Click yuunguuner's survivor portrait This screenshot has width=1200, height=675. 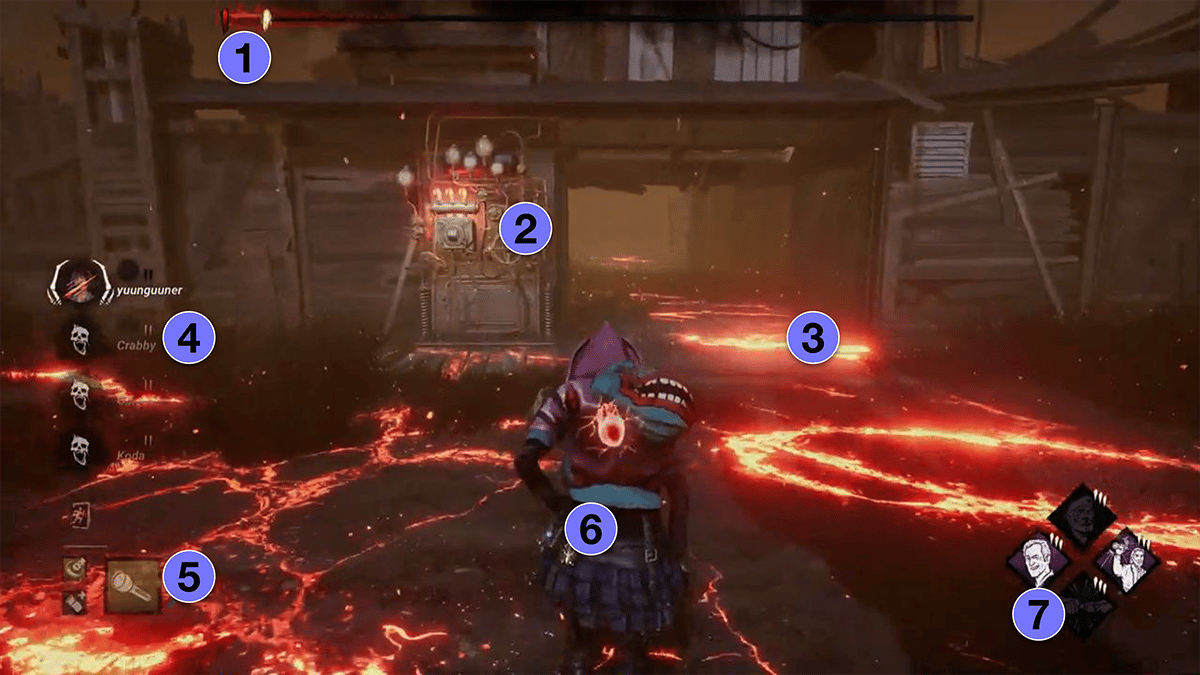click(77, 284)
